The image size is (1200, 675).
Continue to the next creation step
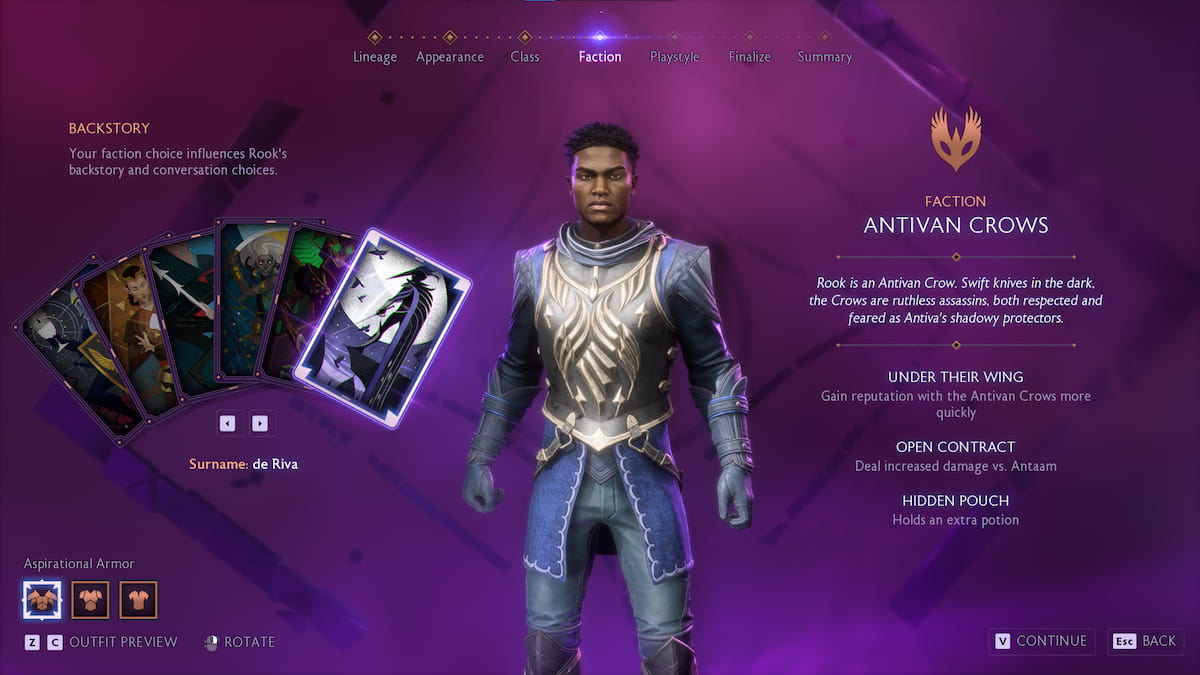[1040, 641]
